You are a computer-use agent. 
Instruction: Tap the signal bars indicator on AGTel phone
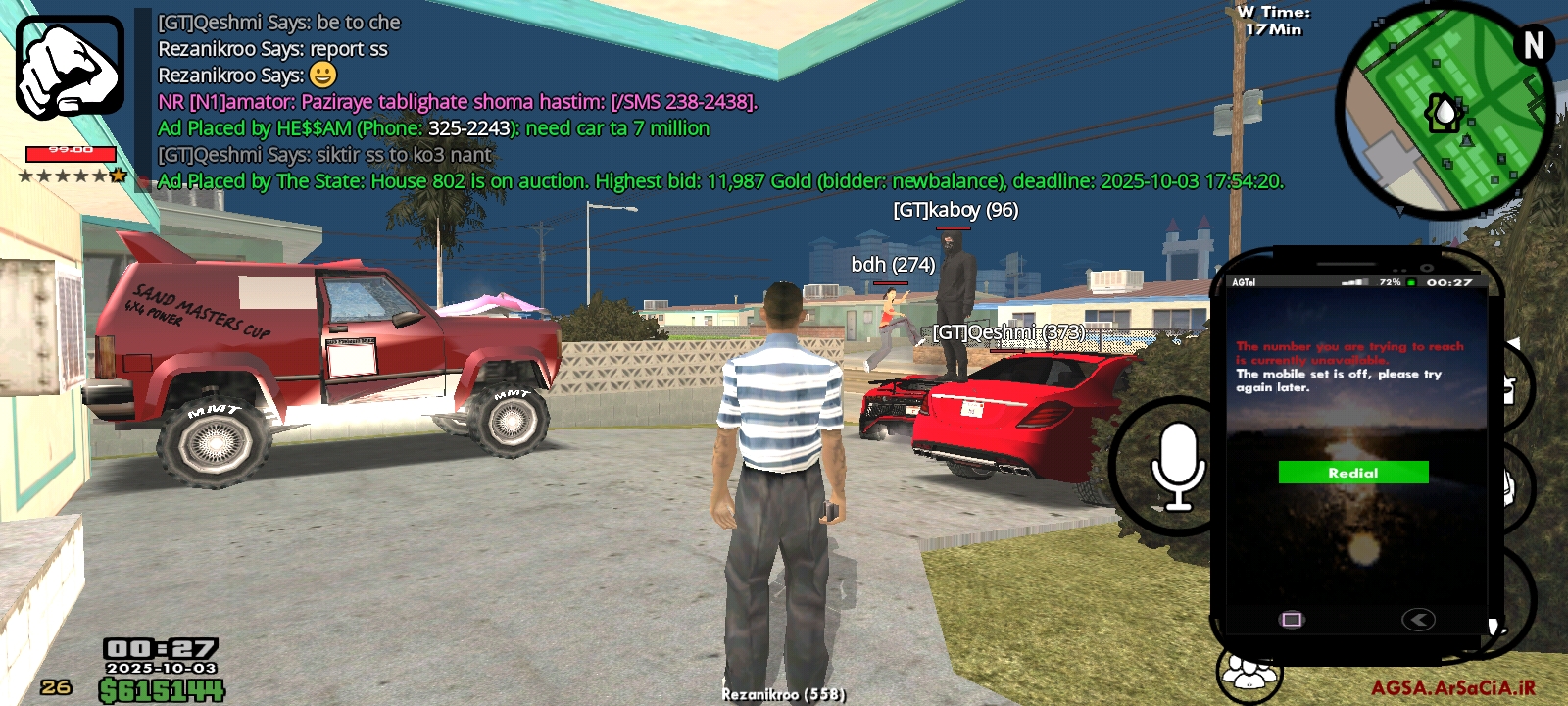click(x=1355, y=282)
